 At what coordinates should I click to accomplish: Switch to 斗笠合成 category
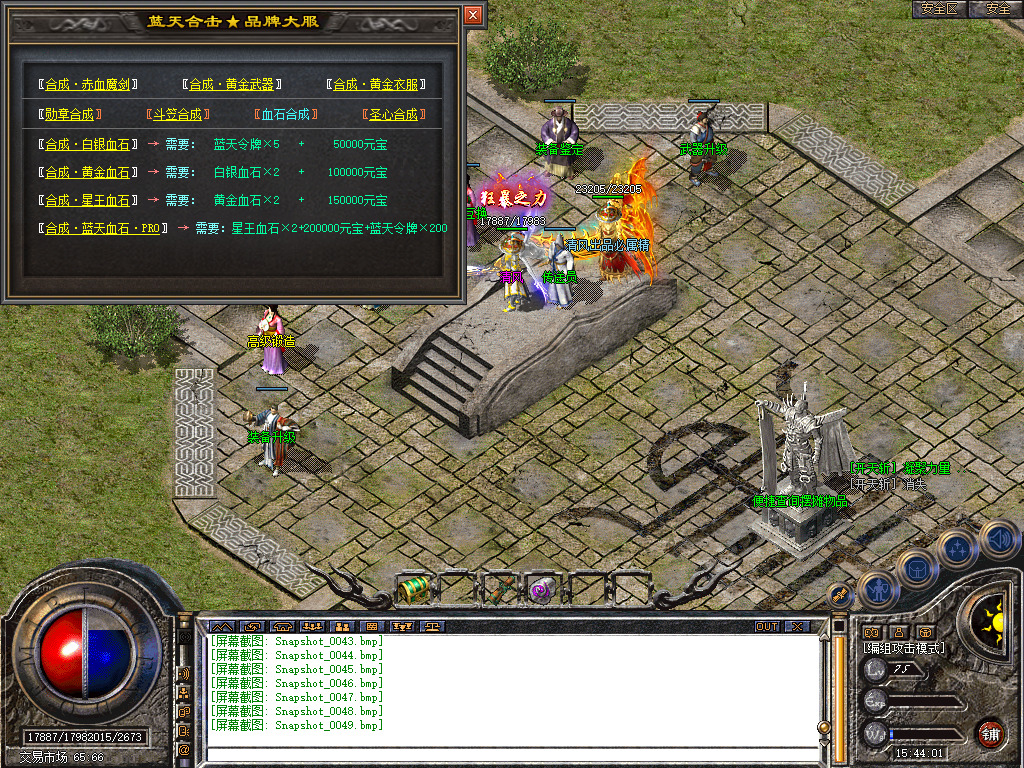pos(174,114)
